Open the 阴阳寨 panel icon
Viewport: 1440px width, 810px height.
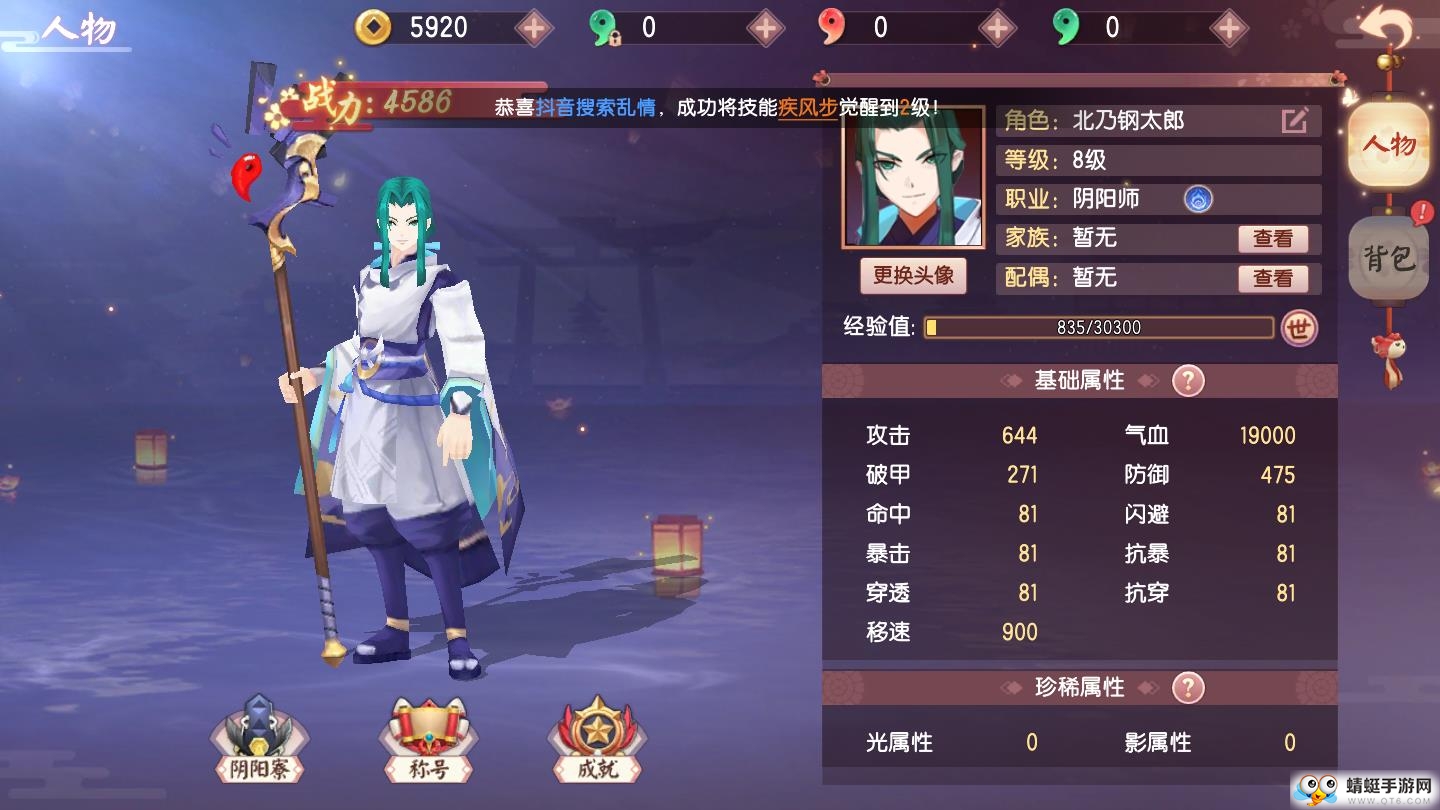tap(258, 740)
